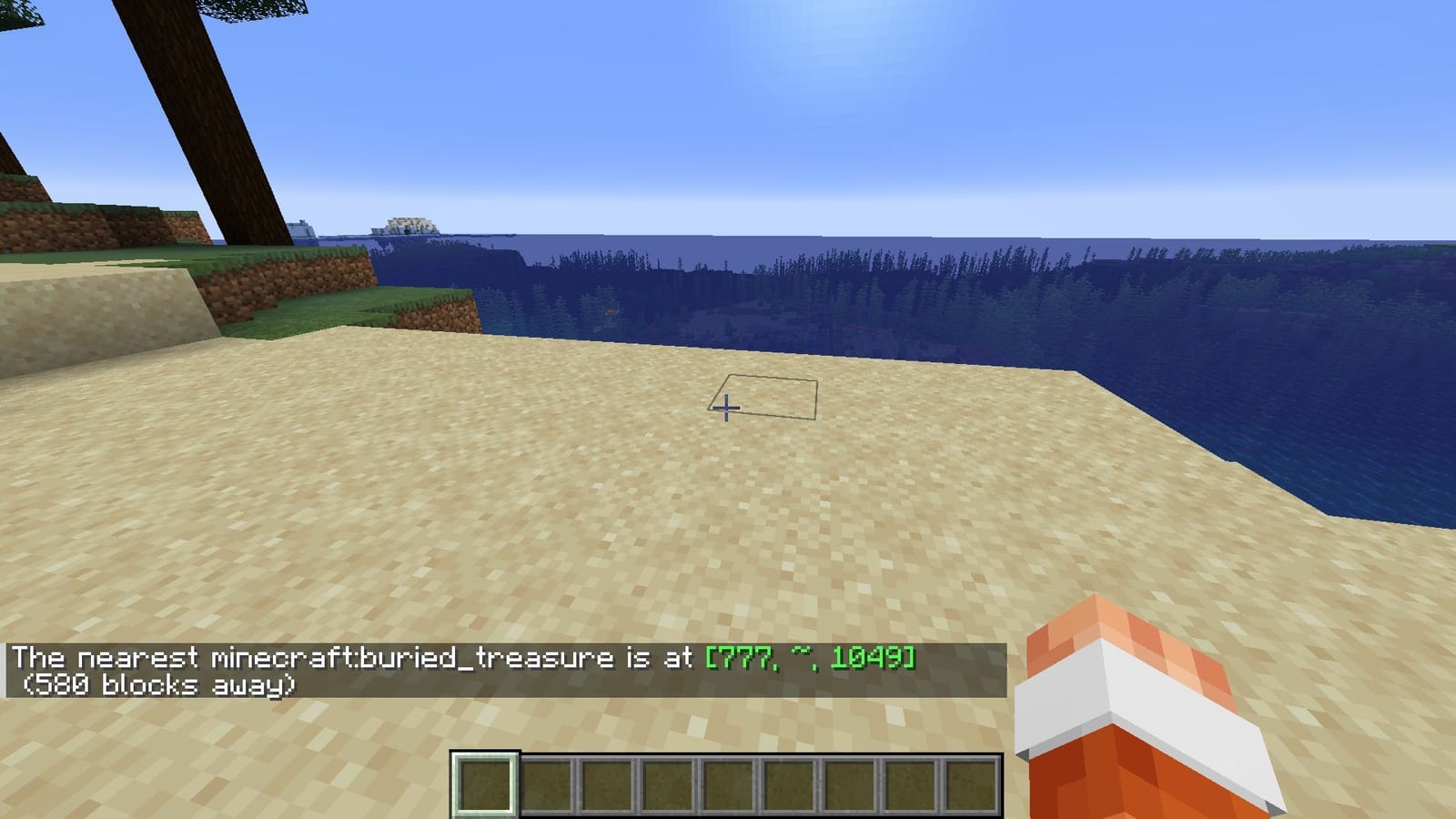The height and width of the screenshot is (819, 1456).
Task: Select the fourth hotbar slot
Action: [670, 783]
